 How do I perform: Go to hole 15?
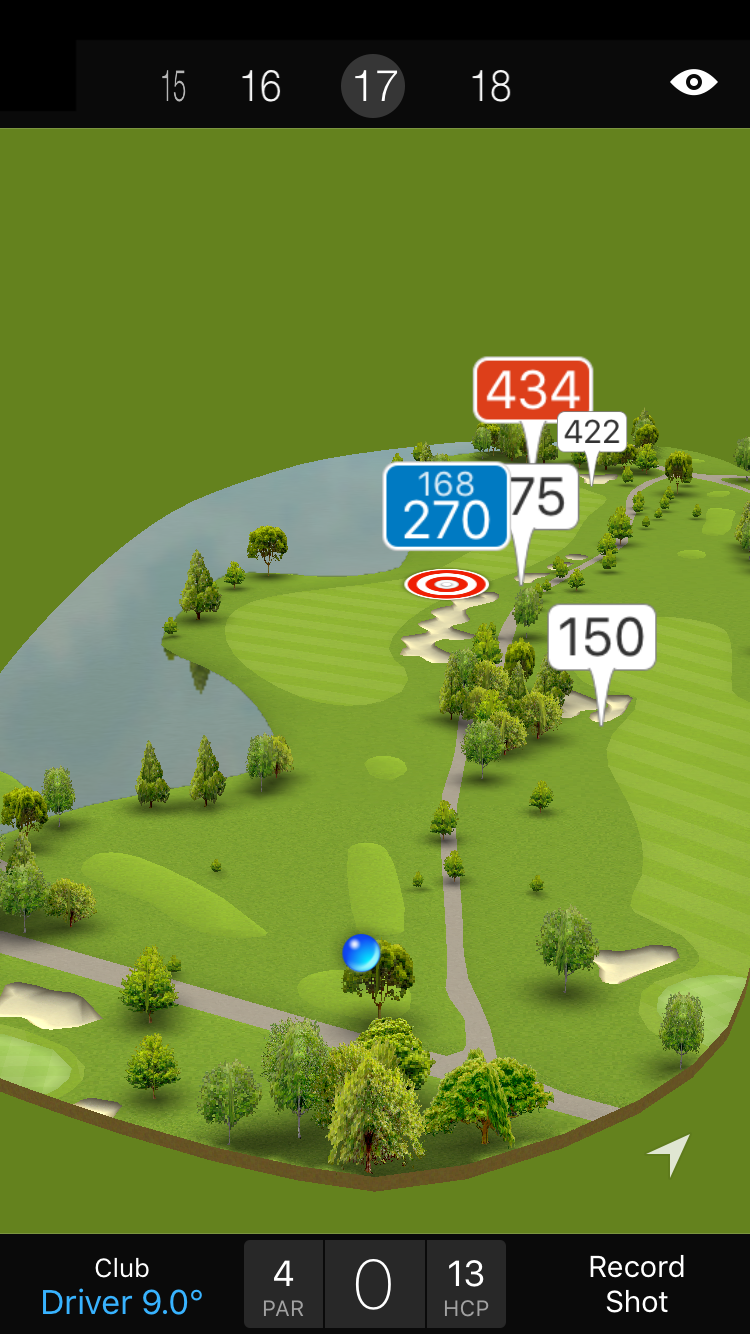(174, 87)
